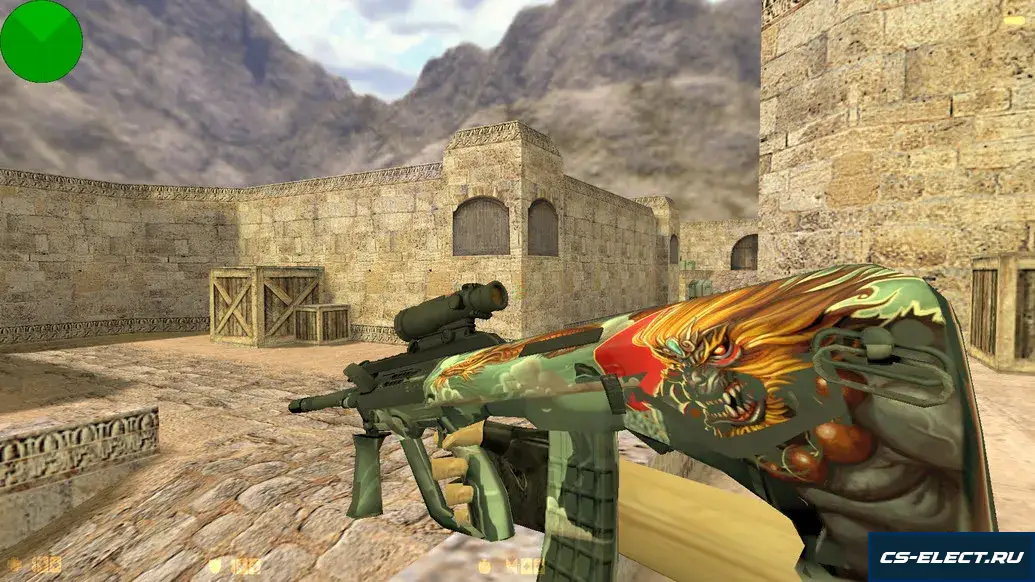The image size is (1035, 582).
Task: Click the green circular radar
Action: click(x=41, y=41)
